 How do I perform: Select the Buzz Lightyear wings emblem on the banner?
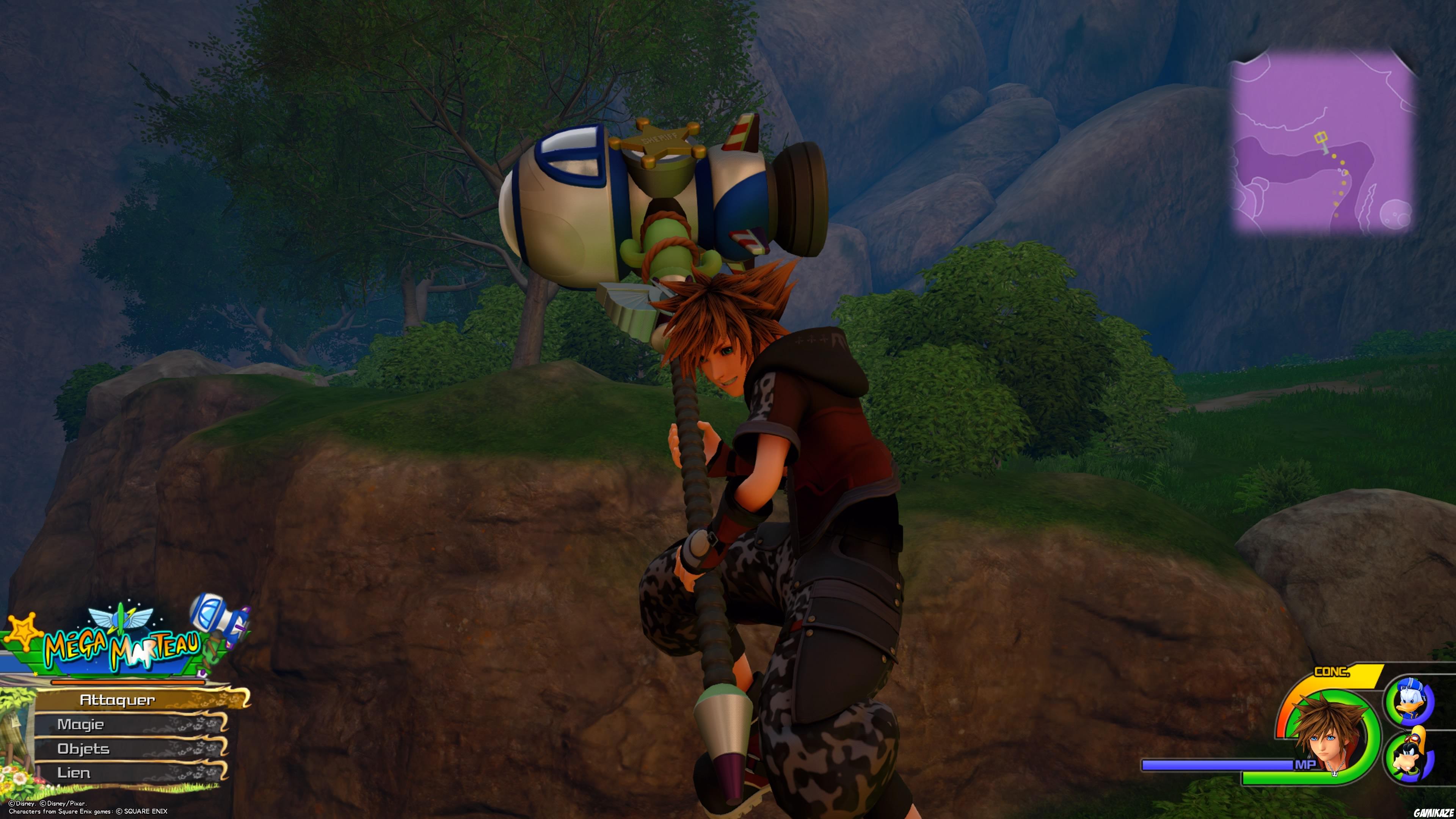102,618
